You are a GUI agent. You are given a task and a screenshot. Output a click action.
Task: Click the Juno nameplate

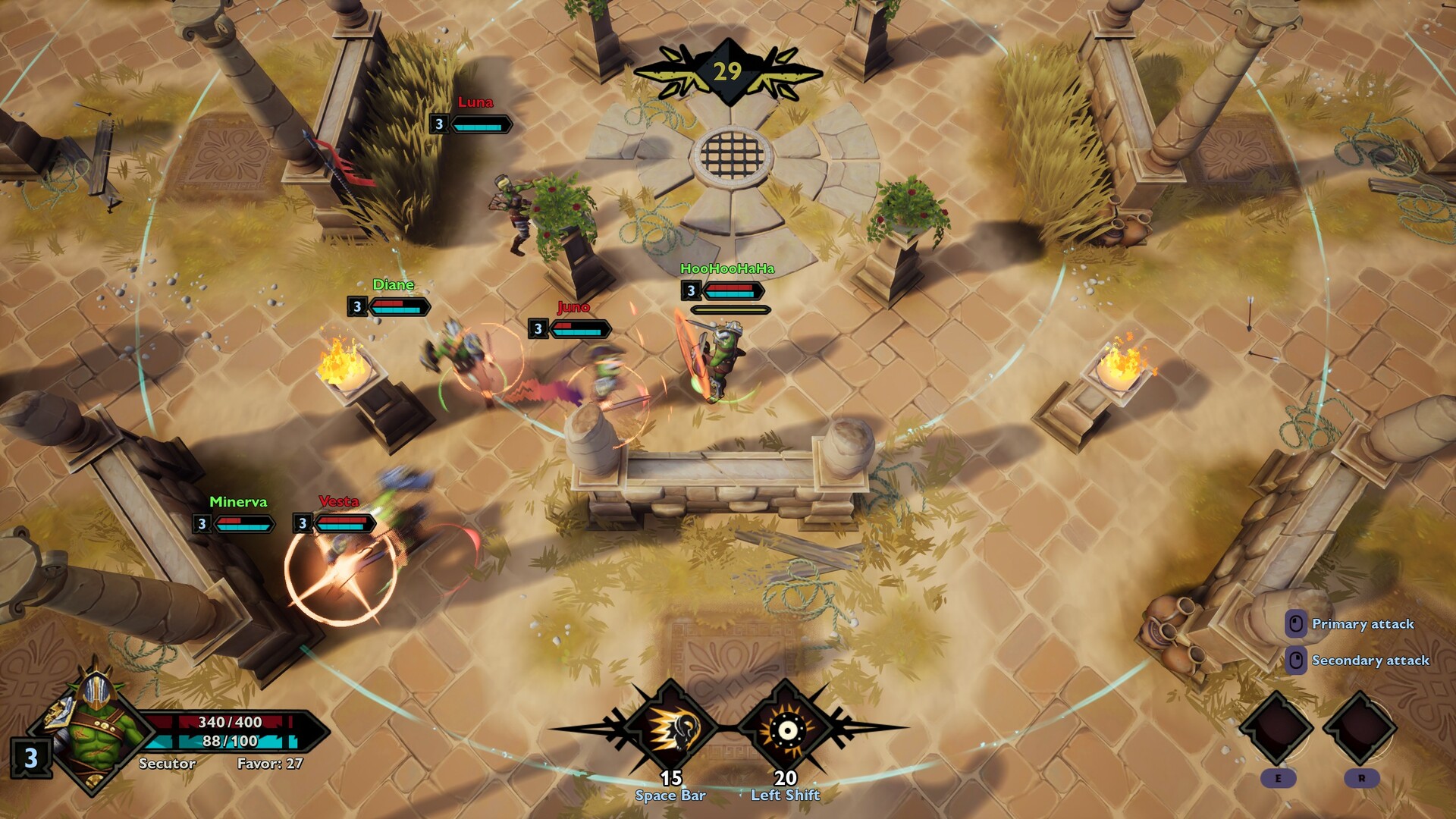574,307
